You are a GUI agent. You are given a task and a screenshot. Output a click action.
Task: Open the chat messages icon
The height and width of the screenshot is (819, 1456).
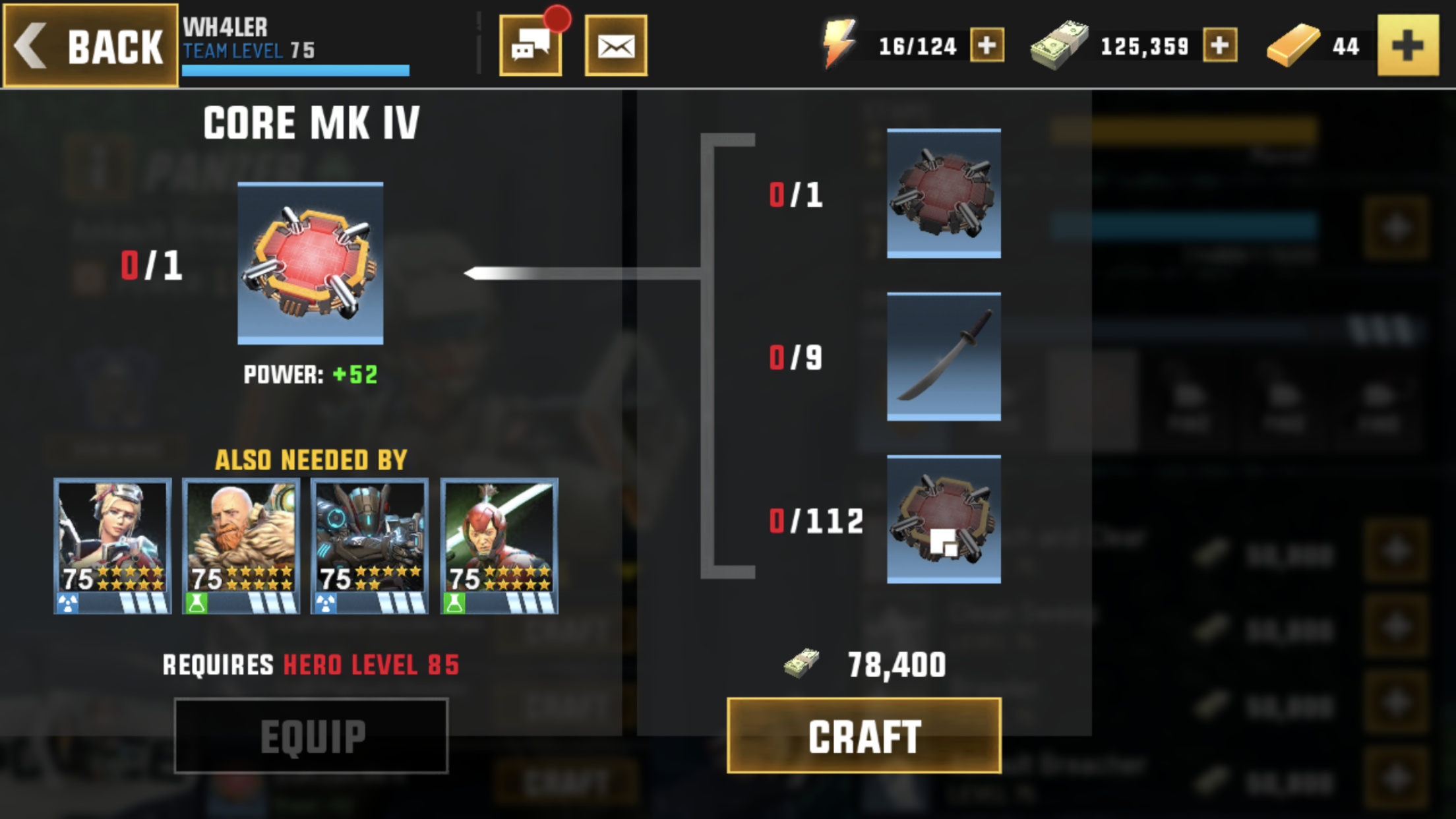(x=531, y=45)
